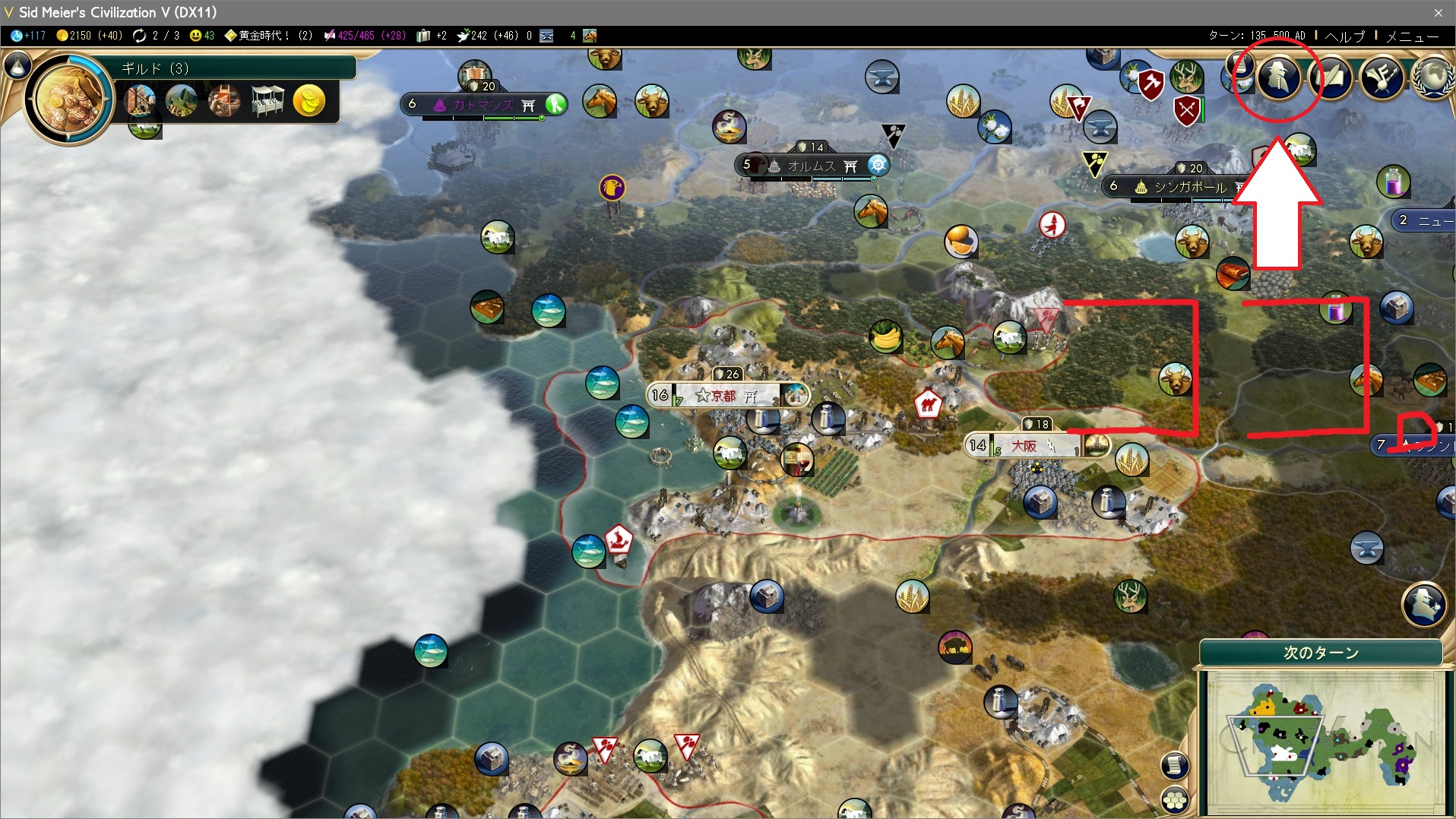Image resolution: width=1456 pixels, height=819 pixels.
Task: Open the シンガポール city-state banner
Action: click(x=1189, y=186)
